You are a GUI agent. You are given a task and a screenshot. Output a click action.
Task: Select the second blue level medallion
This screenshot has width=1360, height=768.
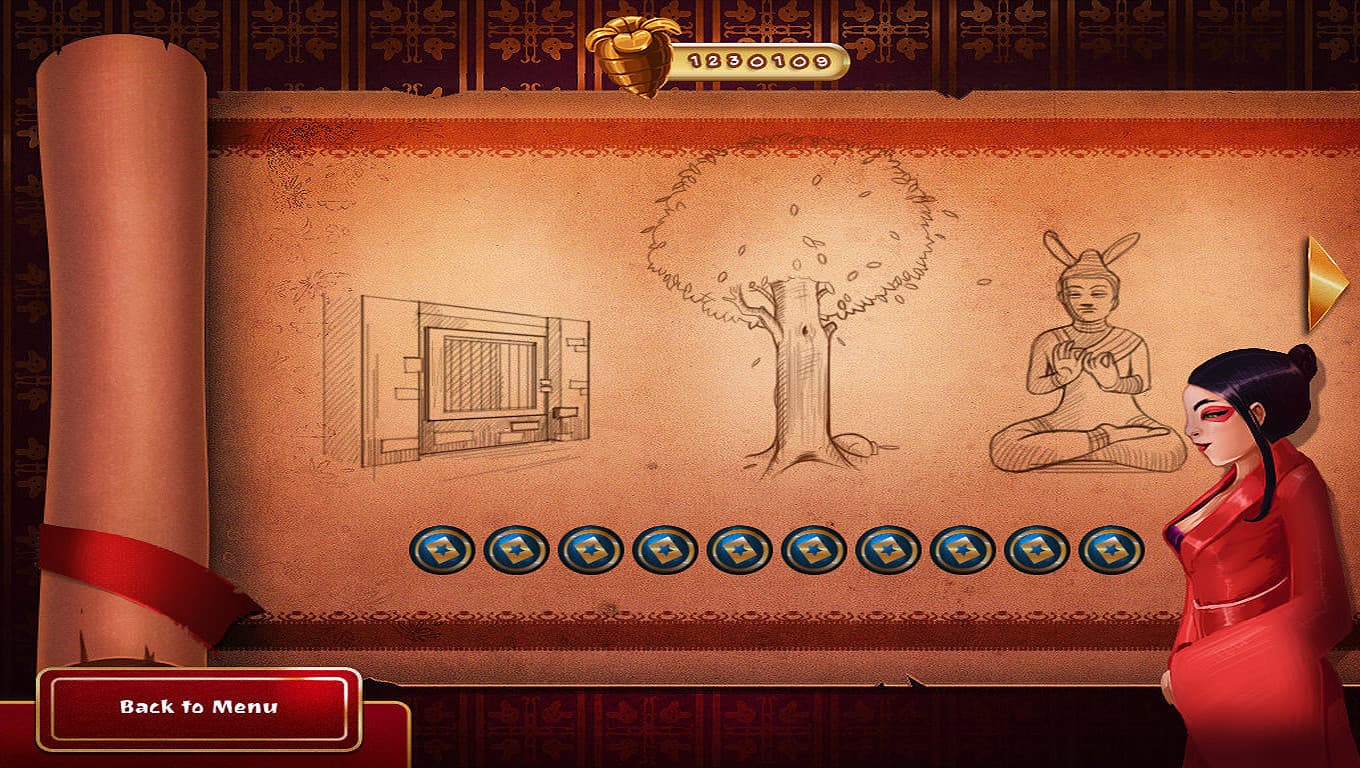coord(516,549)
